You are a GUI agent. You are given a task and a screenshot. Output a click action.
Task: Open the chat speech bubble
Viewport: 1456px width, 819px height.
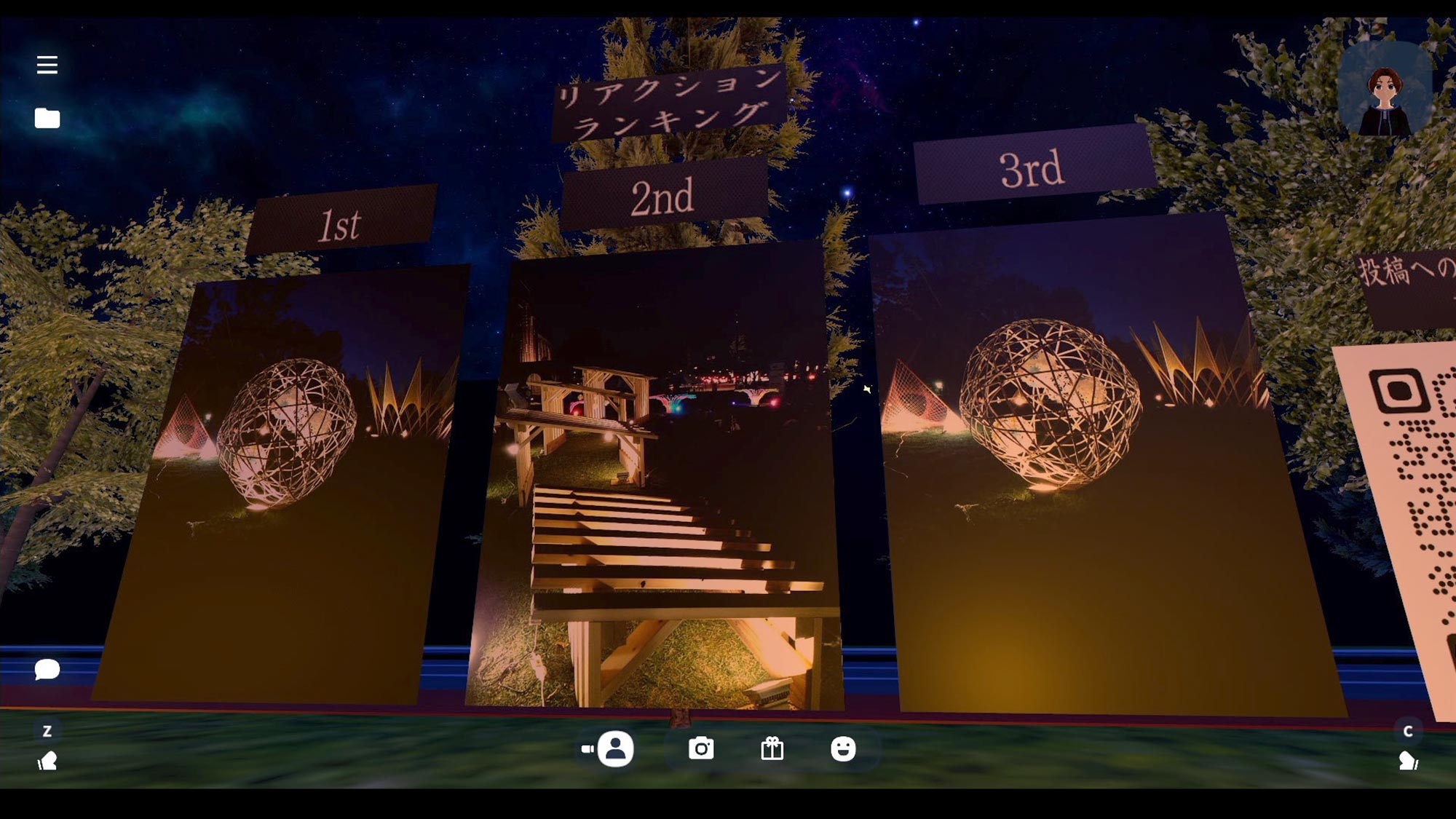tap(47, 668)
